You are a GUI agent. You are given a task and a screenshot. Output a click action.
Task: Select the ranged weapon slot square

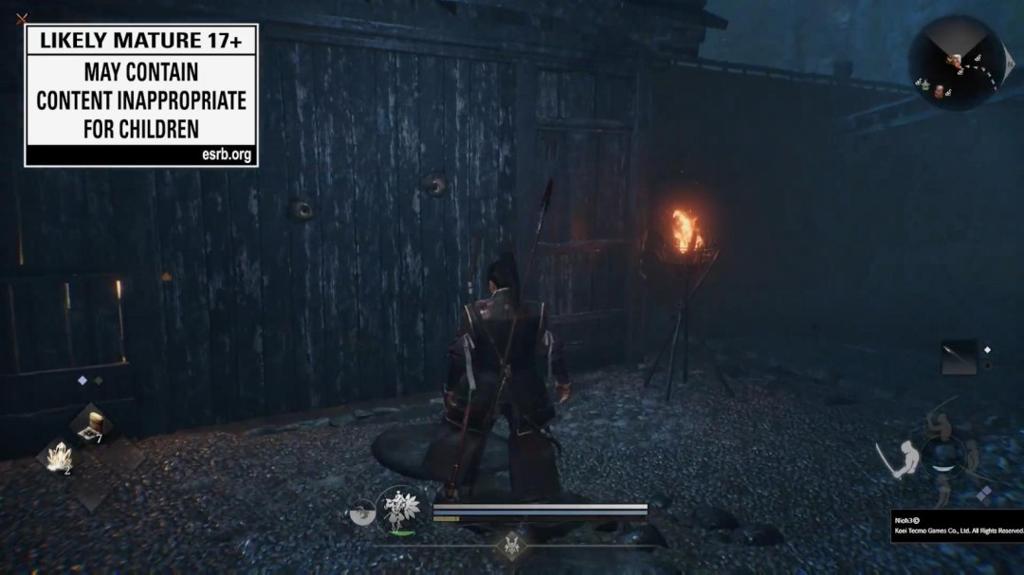959,357
